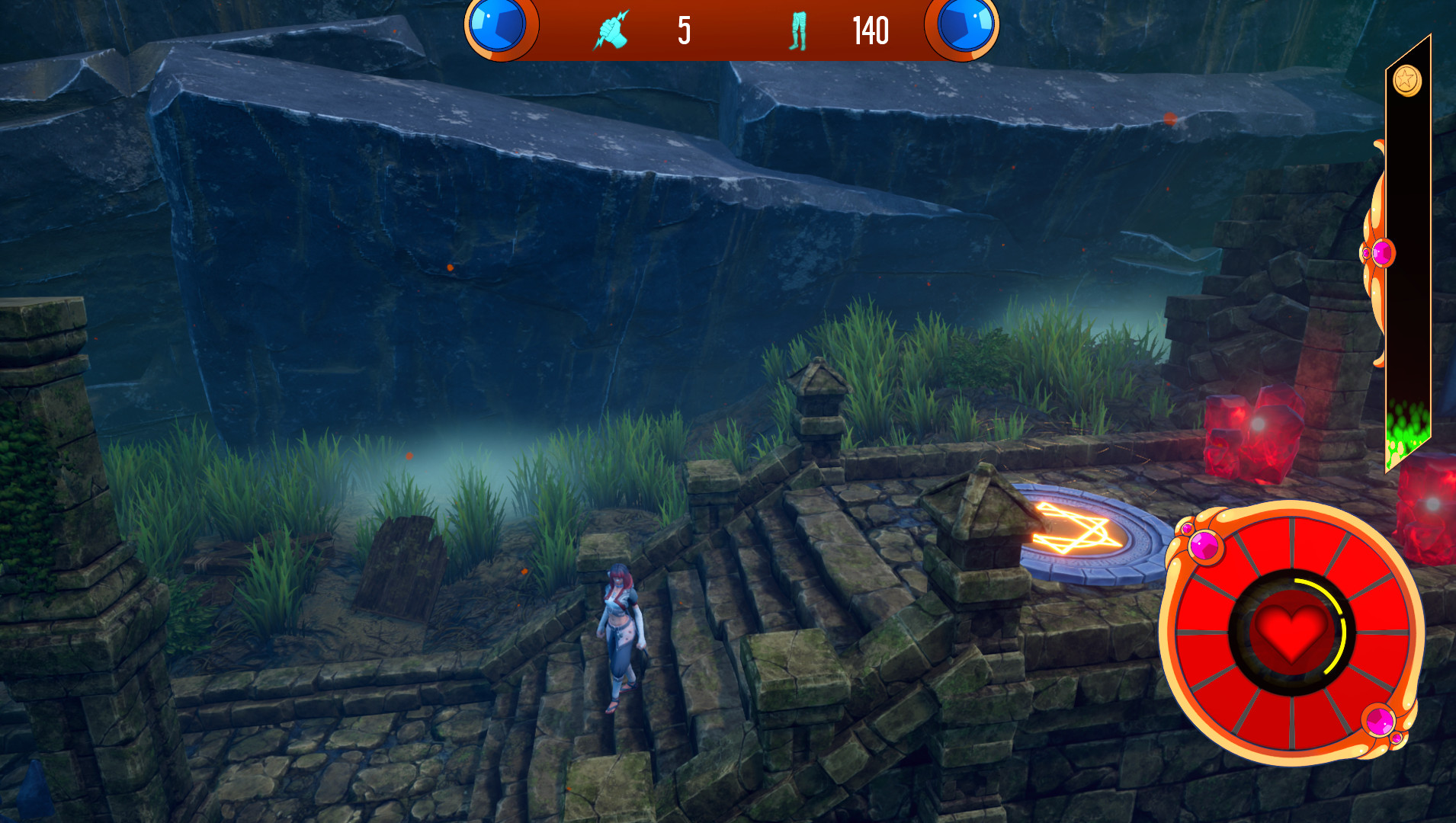This screenshot has height=823, width=1456.
Task: Select the red heart in the wheel
Action: coord(1291,631)
